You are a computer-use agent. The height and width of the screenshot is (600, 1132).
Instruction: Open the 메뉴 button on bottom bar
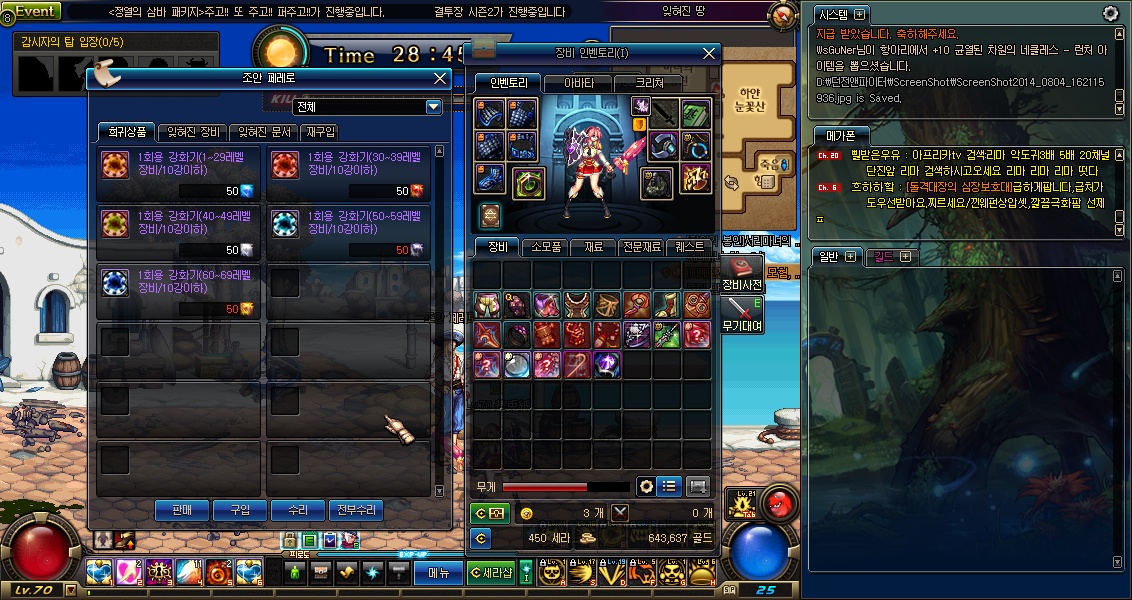pos(439,573)
